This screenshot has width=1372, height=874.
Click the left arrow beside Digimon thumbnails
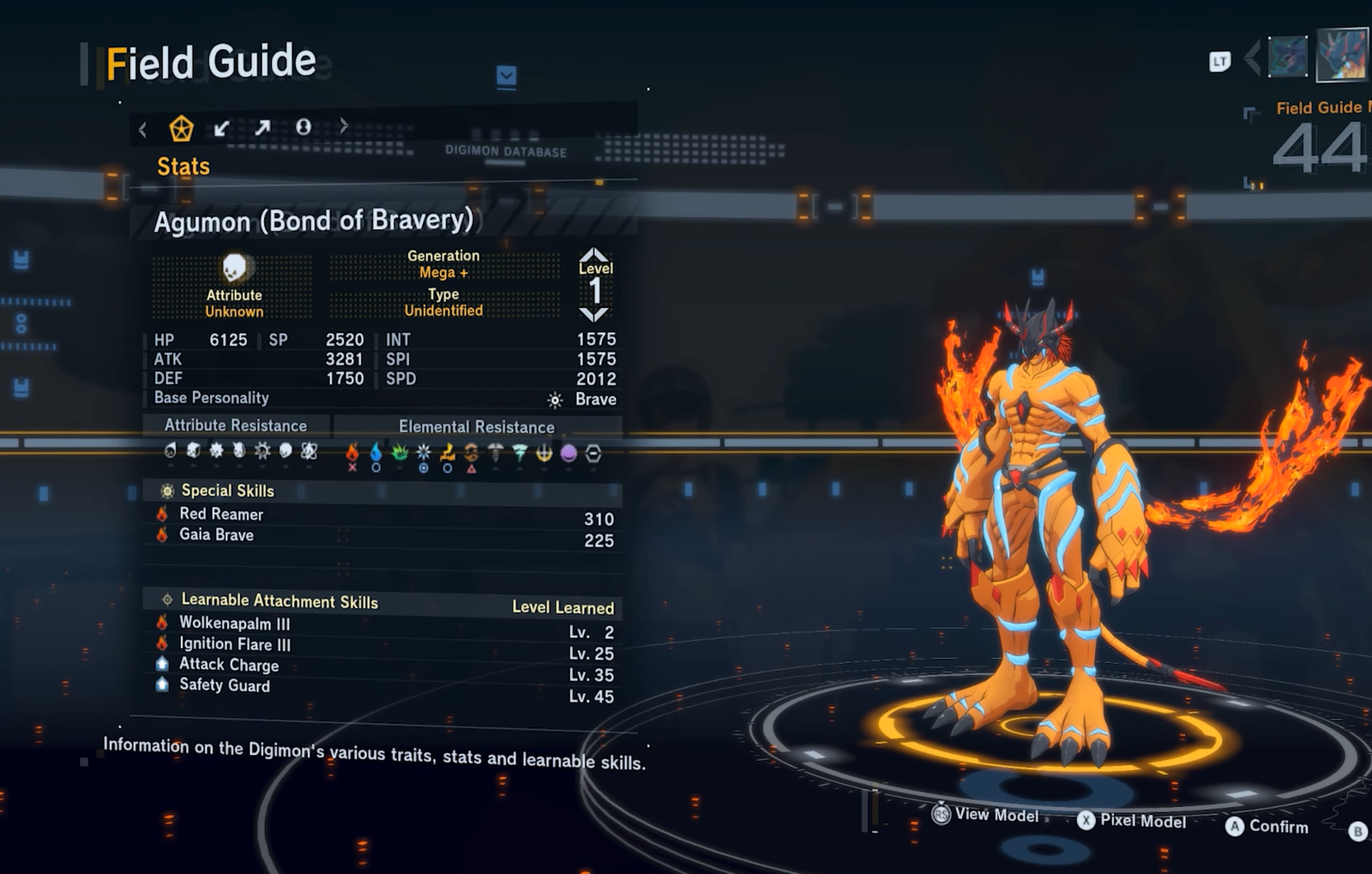[1252, 58]
